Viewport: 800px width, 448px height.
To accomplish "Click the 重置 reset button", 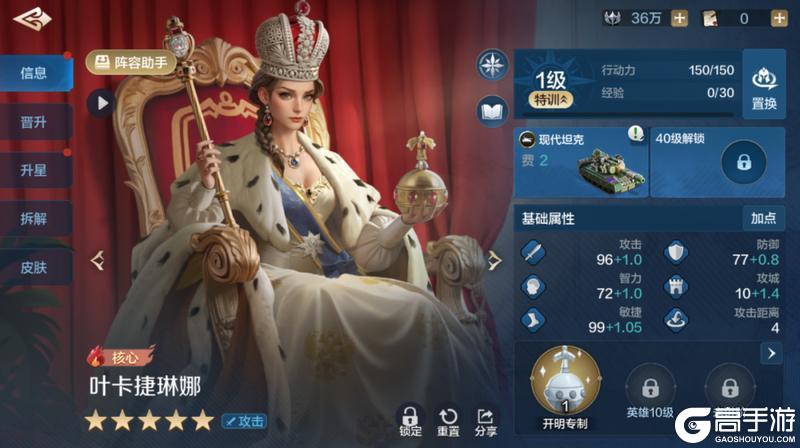I will coord(448,422).
